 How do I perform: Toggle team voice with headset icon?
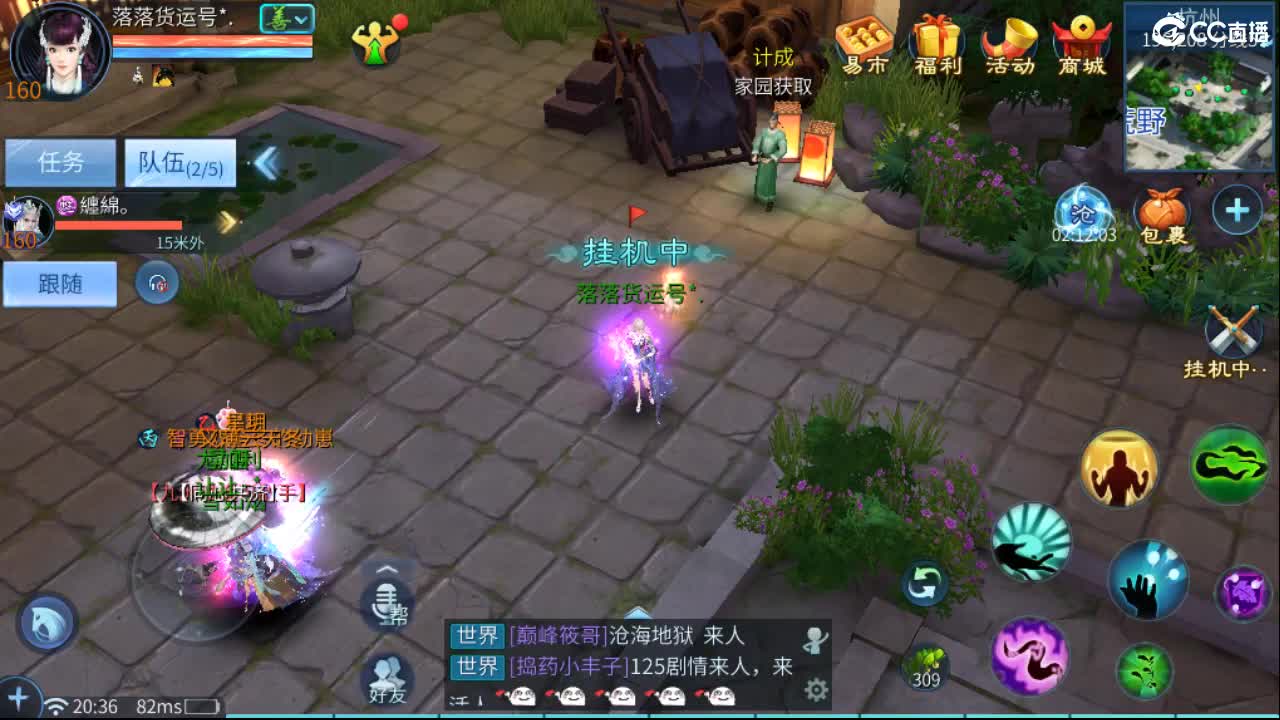click(159, 283)
